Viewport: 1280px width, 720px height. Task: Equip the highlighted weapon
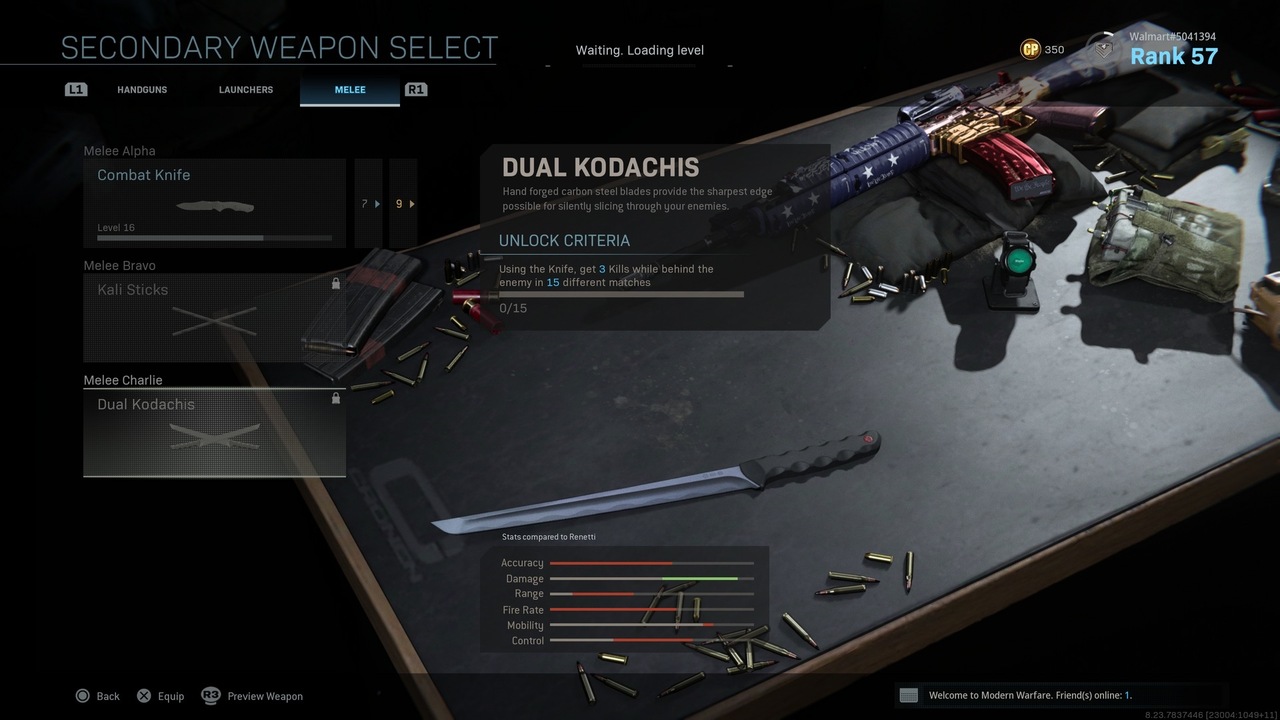click(x=160, y=696)
